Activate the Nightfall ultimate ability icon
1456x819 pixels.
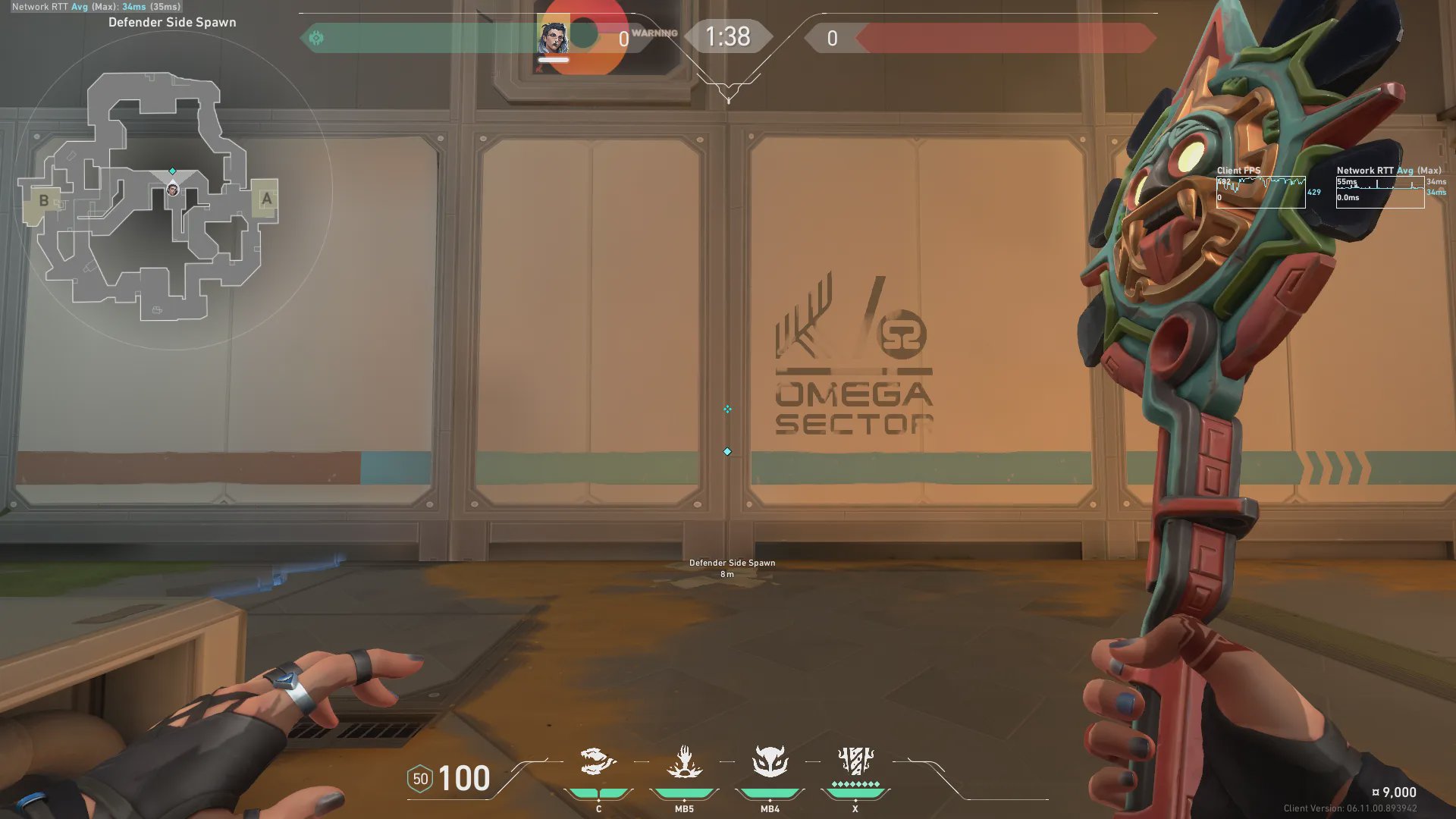click(x=855, y=760)
